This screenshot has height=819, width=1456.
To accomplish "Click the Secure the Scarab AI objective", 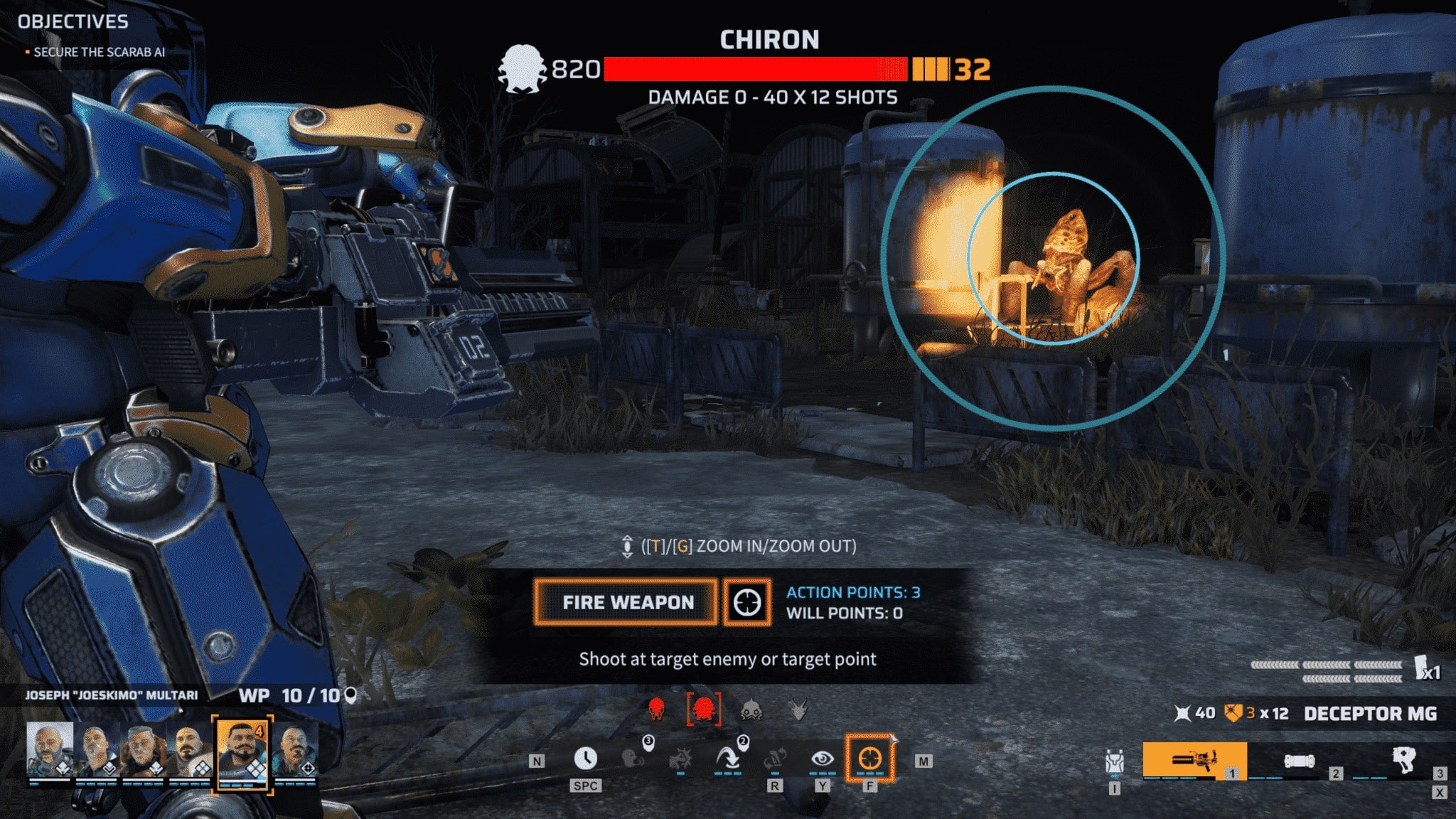I will [99, 52].
